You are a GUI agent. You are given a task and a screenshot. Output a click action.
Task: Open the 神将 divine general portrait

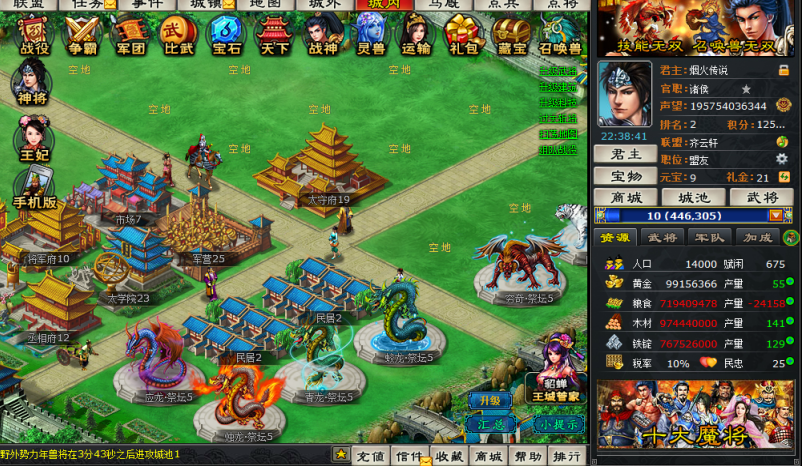tap(30, 82)
